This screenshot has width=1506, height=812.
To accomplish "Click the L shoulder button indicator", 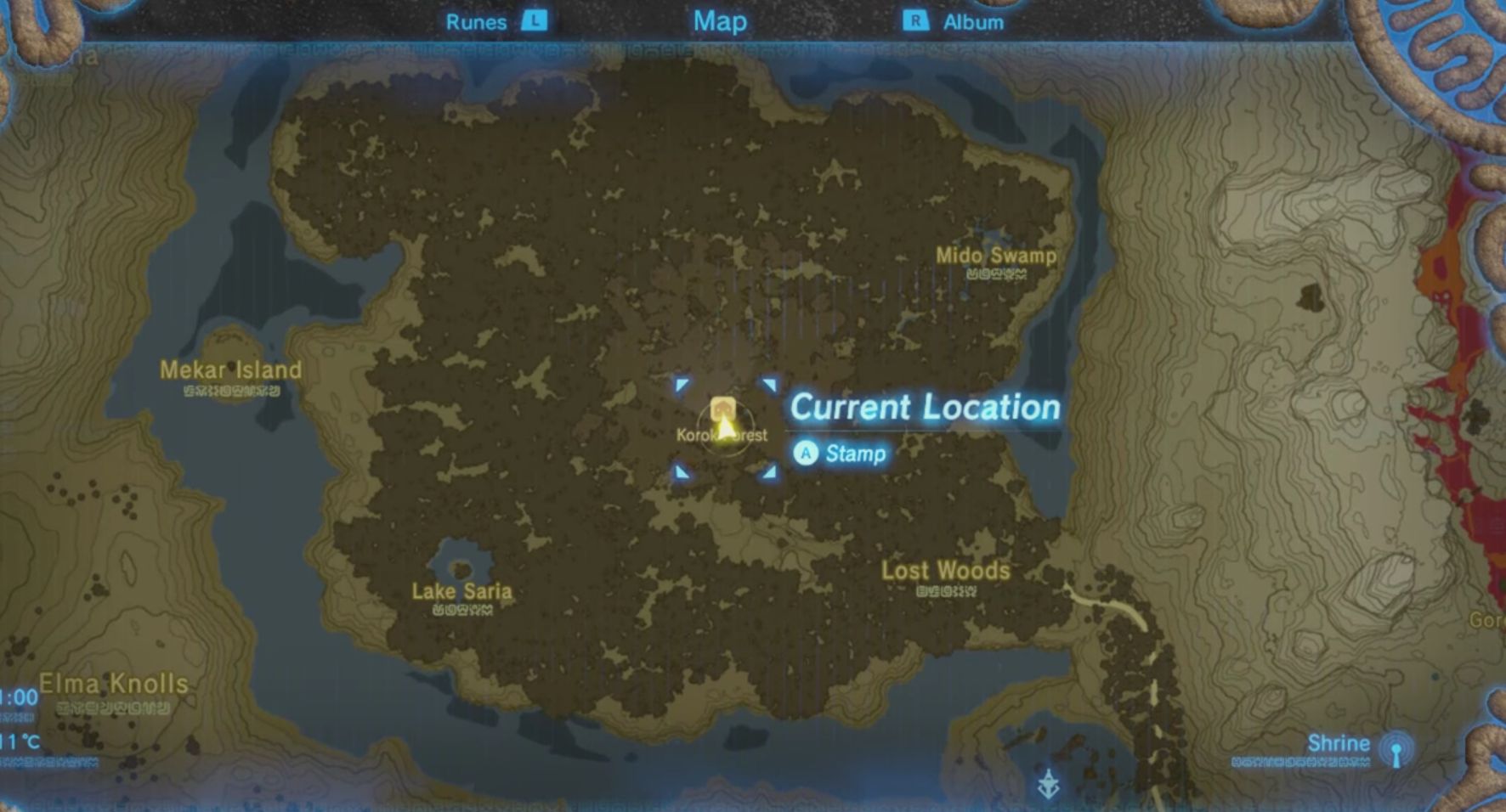I will 537,21.
